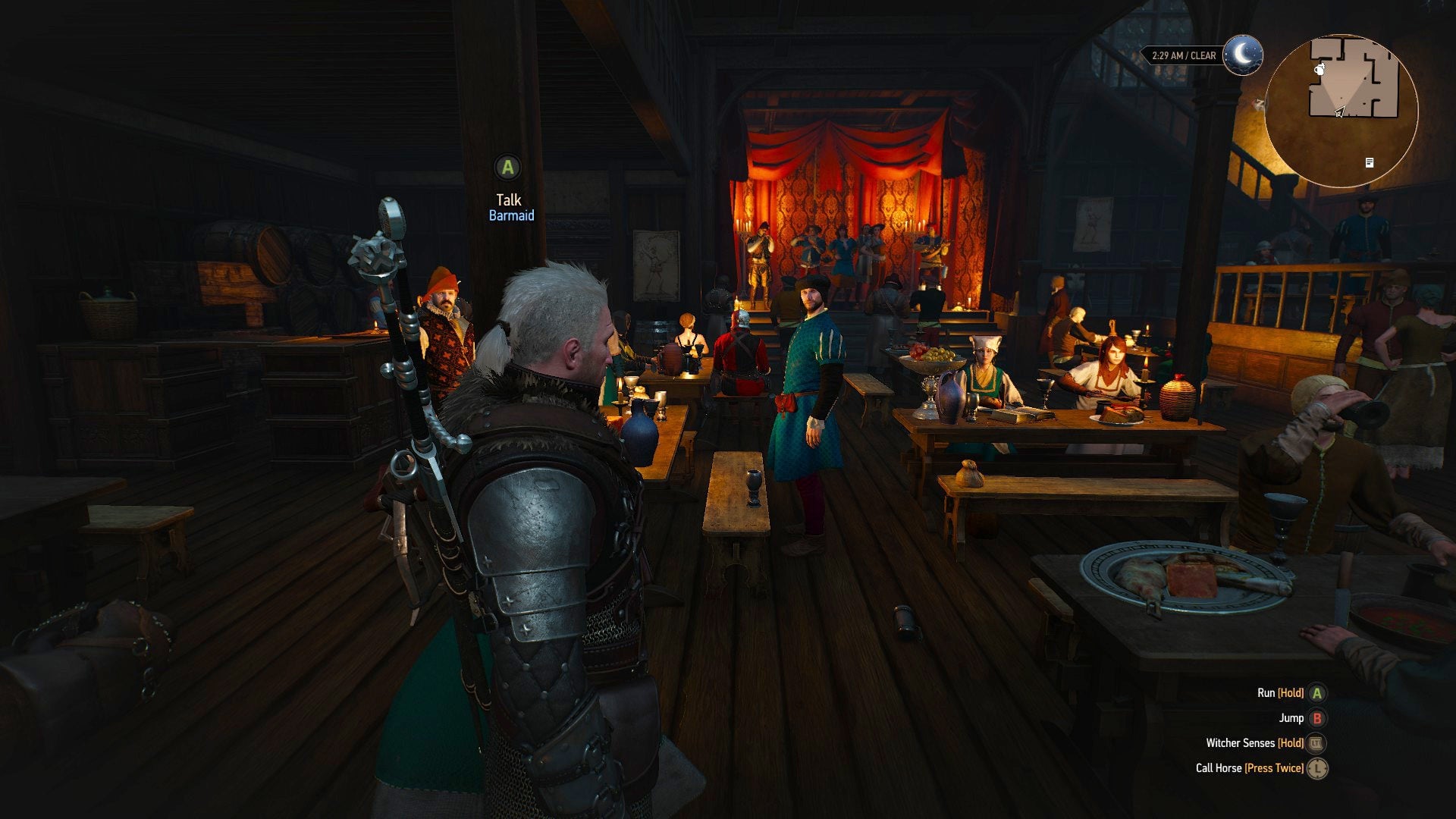Click the notice board icon on the minimap
The image size is (1456, 819).
pos(1370,164)
